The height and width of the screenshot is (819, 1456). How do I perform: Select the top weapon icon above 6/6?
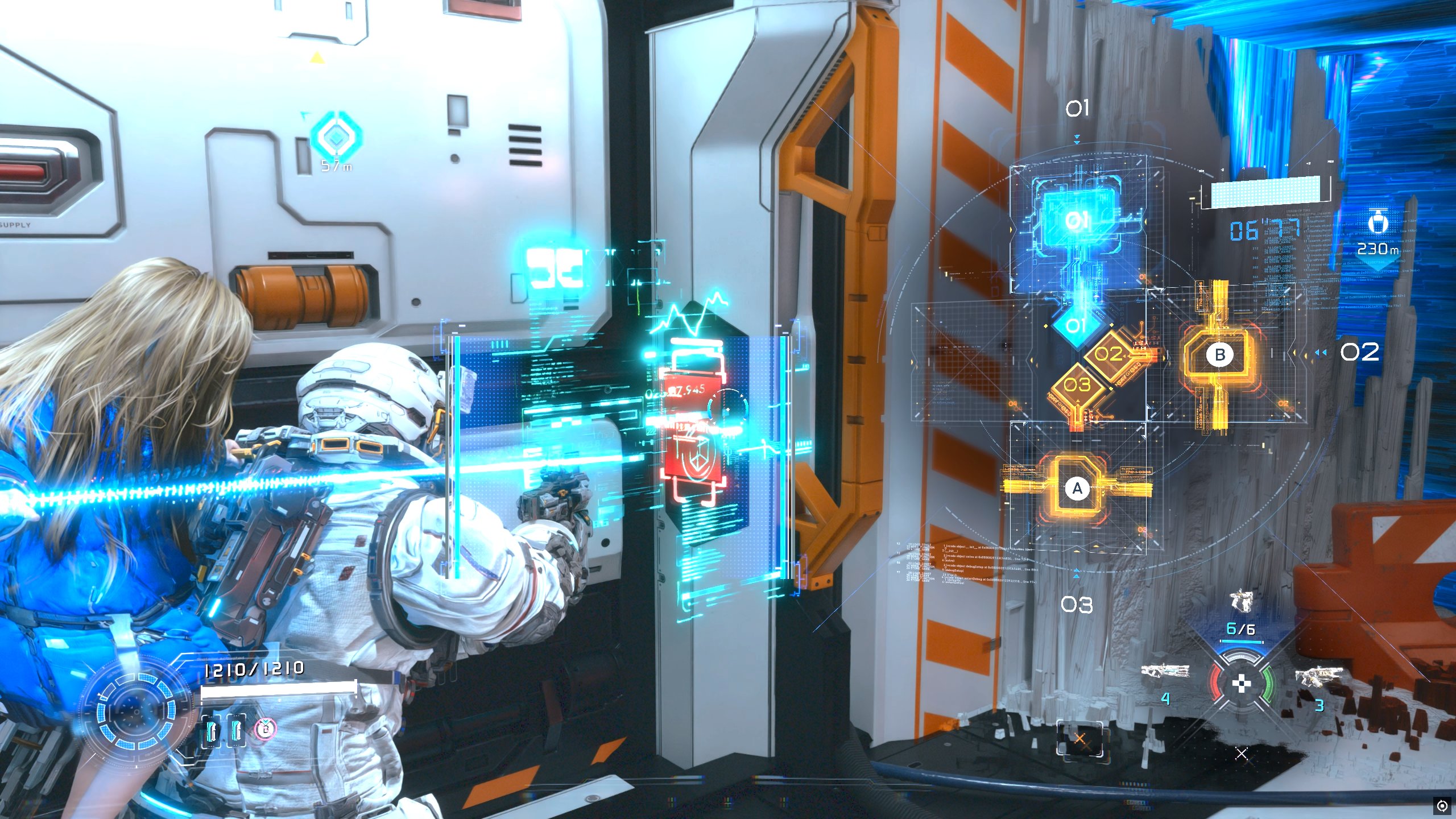(1241, 601)
